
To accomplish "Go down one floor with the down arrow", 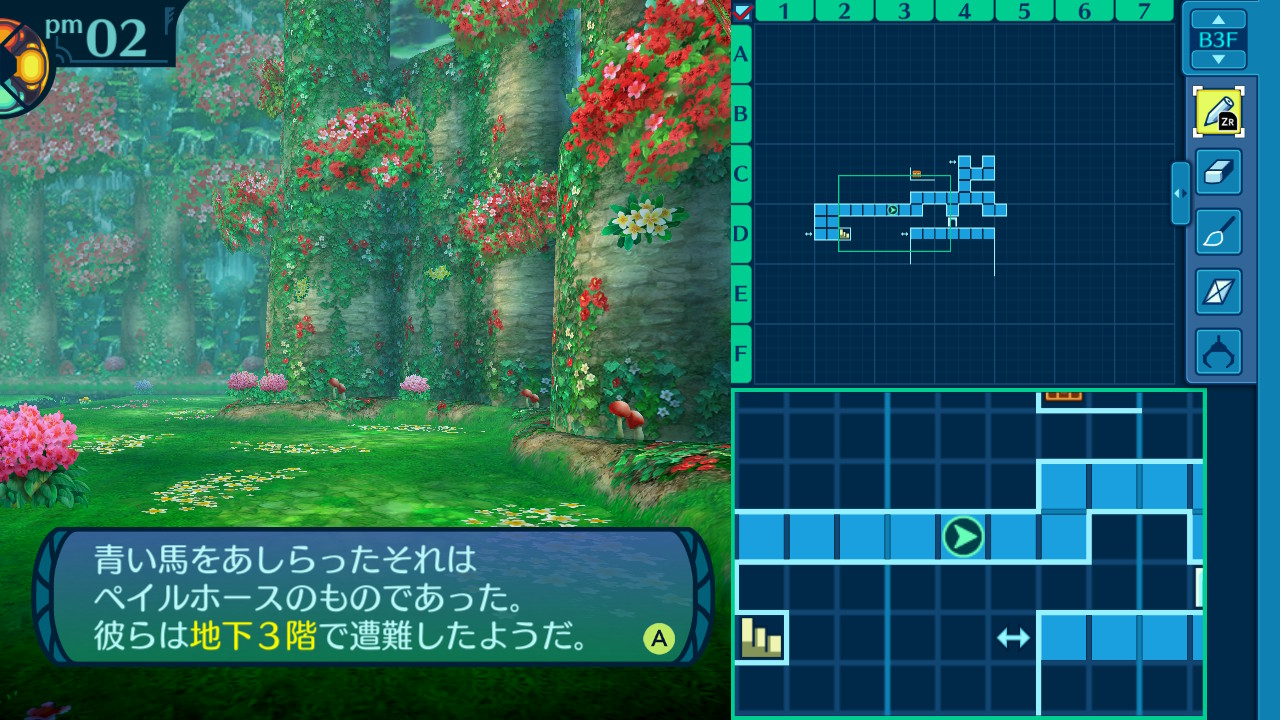I will click(x=1218, y=60).
